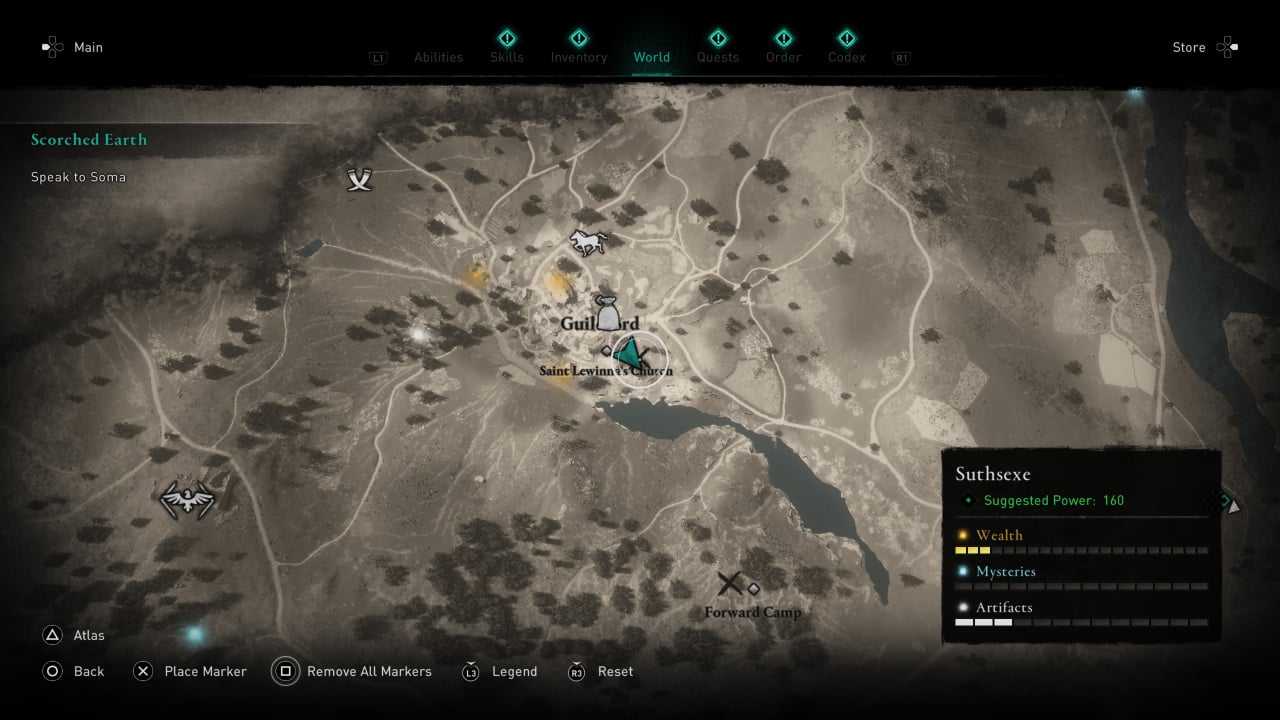Open the Skills tab
1280x720 pixels.
tap(507, 57)
